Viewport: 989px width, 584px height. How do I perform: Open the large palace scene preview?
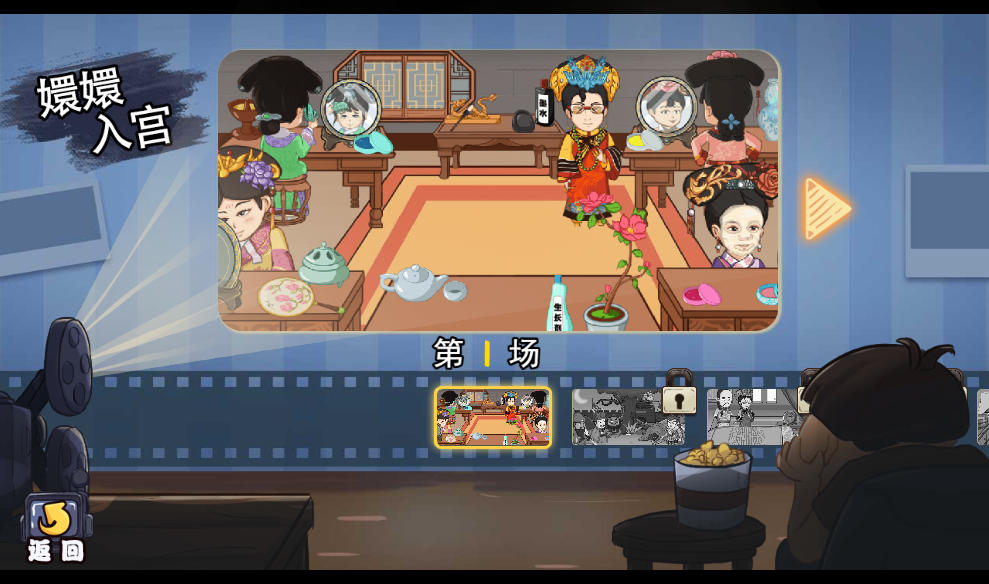tap(498, 190)
